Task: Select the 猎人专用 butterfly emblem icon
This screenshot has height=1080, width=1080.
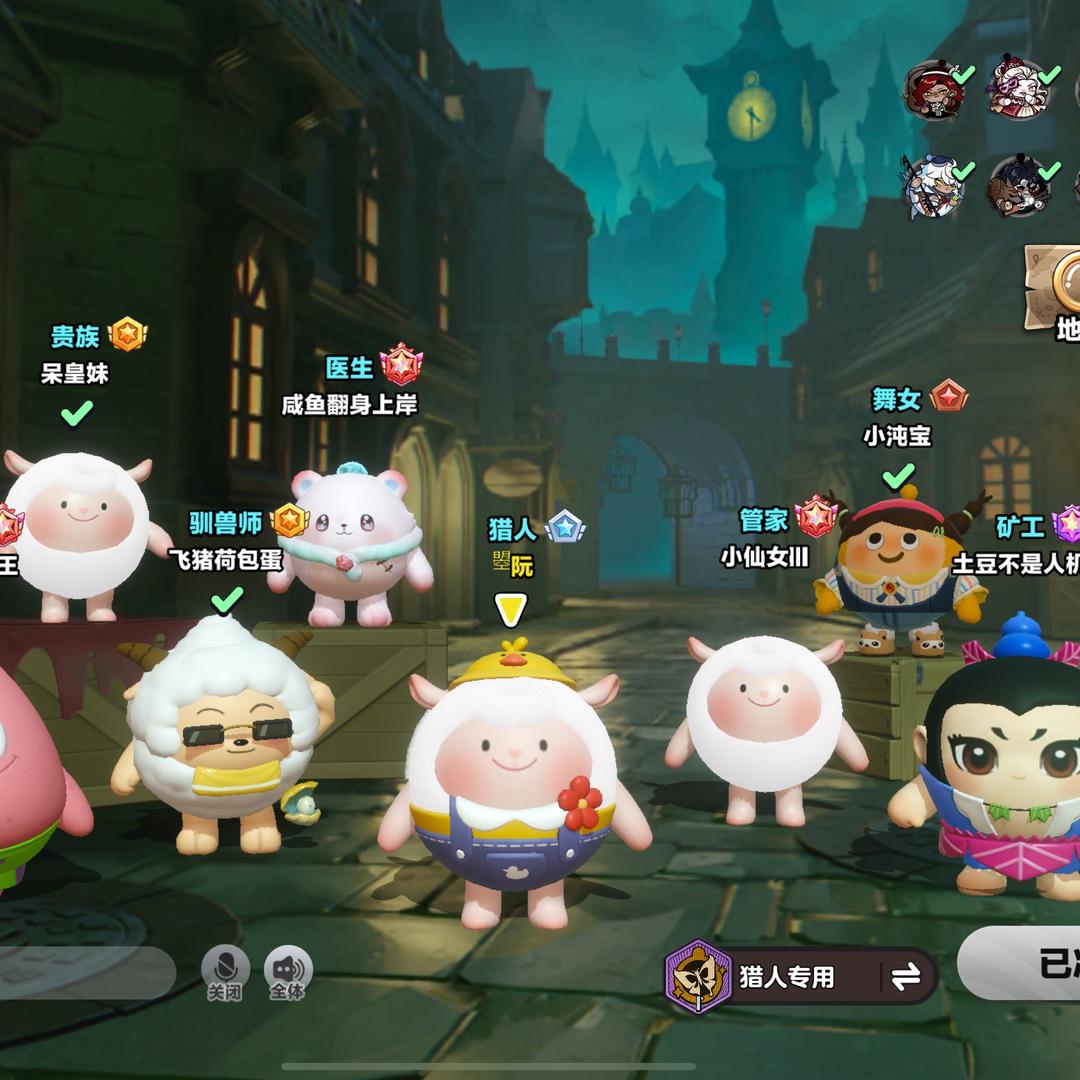Action: click(699, 976)
